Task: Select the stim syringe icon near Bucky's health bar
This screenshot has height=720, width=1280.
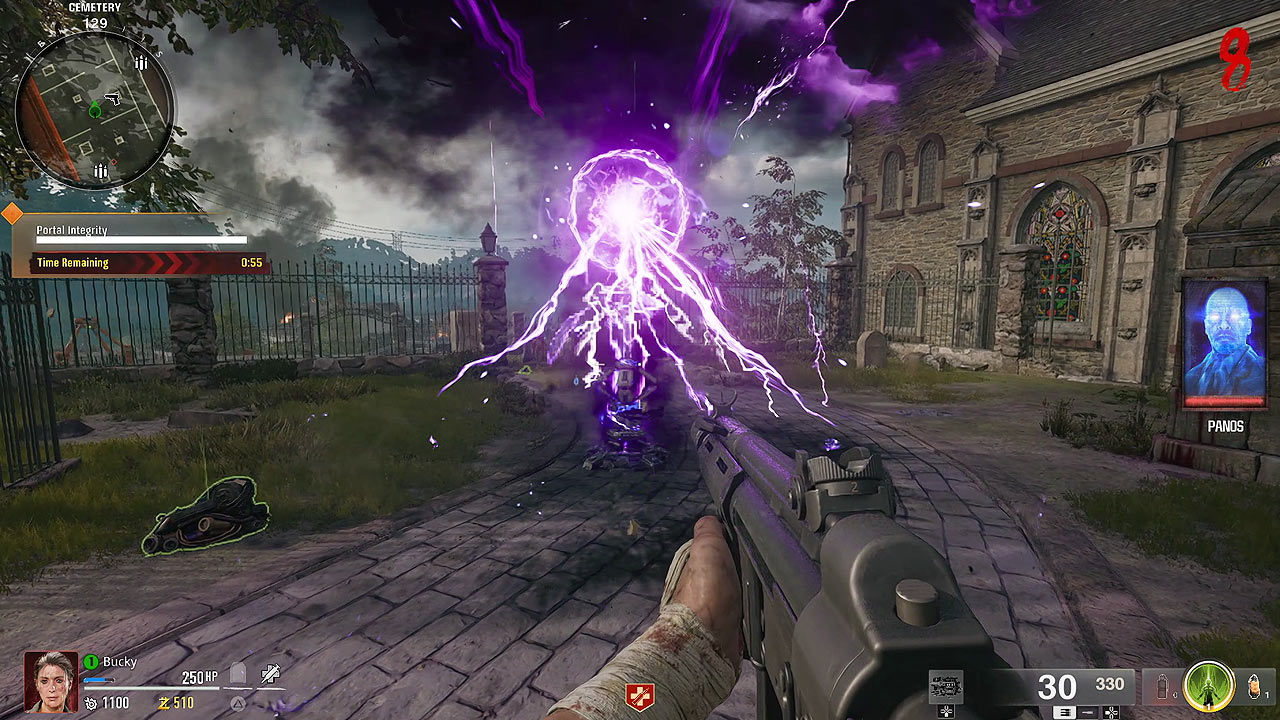Action: (x=271, y=674)
